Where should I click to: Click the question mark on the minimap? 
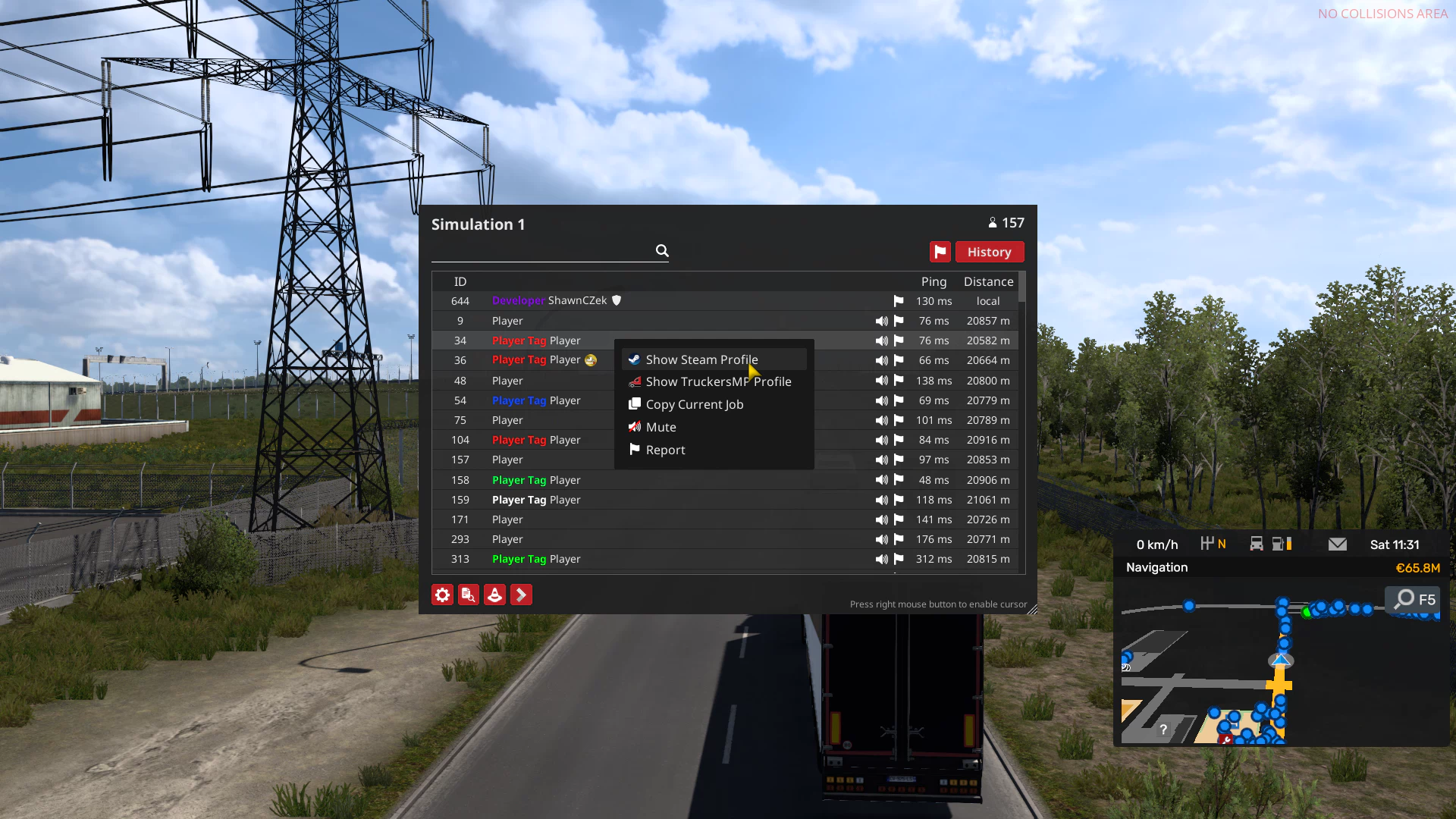pyautogui.click(x=1164, y=730)
